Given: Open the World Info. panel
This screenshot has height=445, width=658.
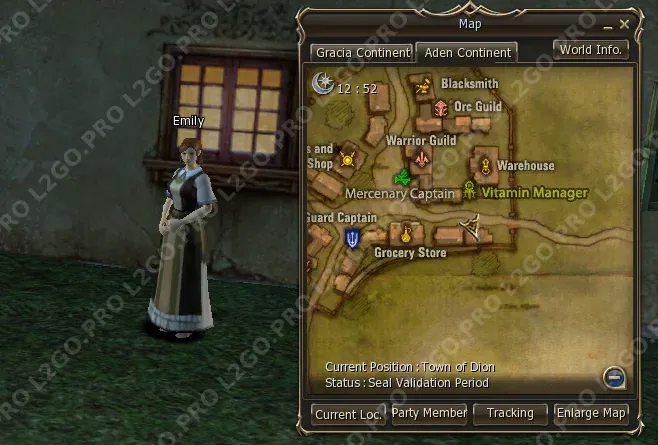Looking at the screenshot, I should click(591, 49).
